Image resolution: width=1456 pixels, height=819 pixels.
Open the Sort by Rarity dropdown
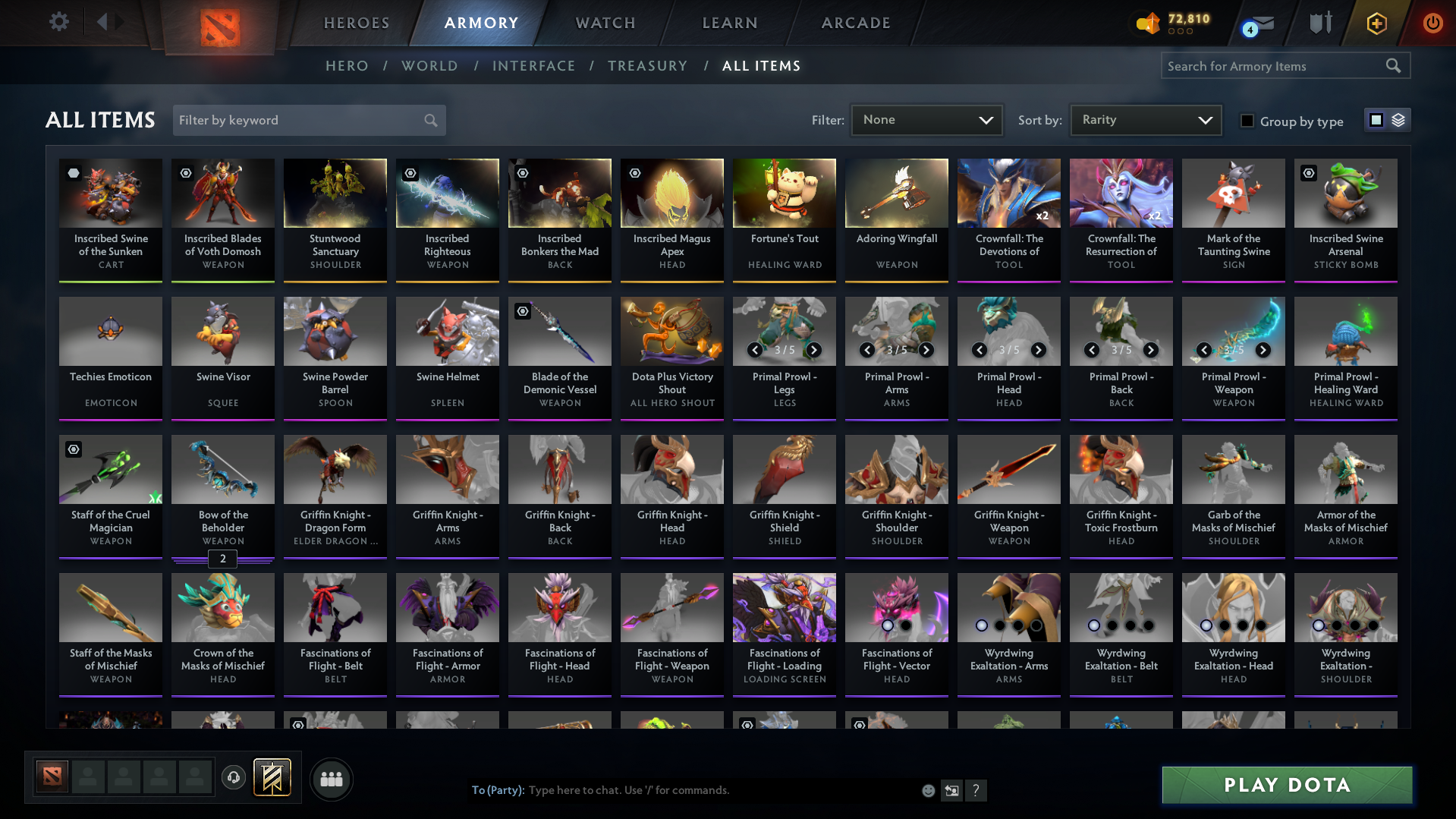(1145, 119)
